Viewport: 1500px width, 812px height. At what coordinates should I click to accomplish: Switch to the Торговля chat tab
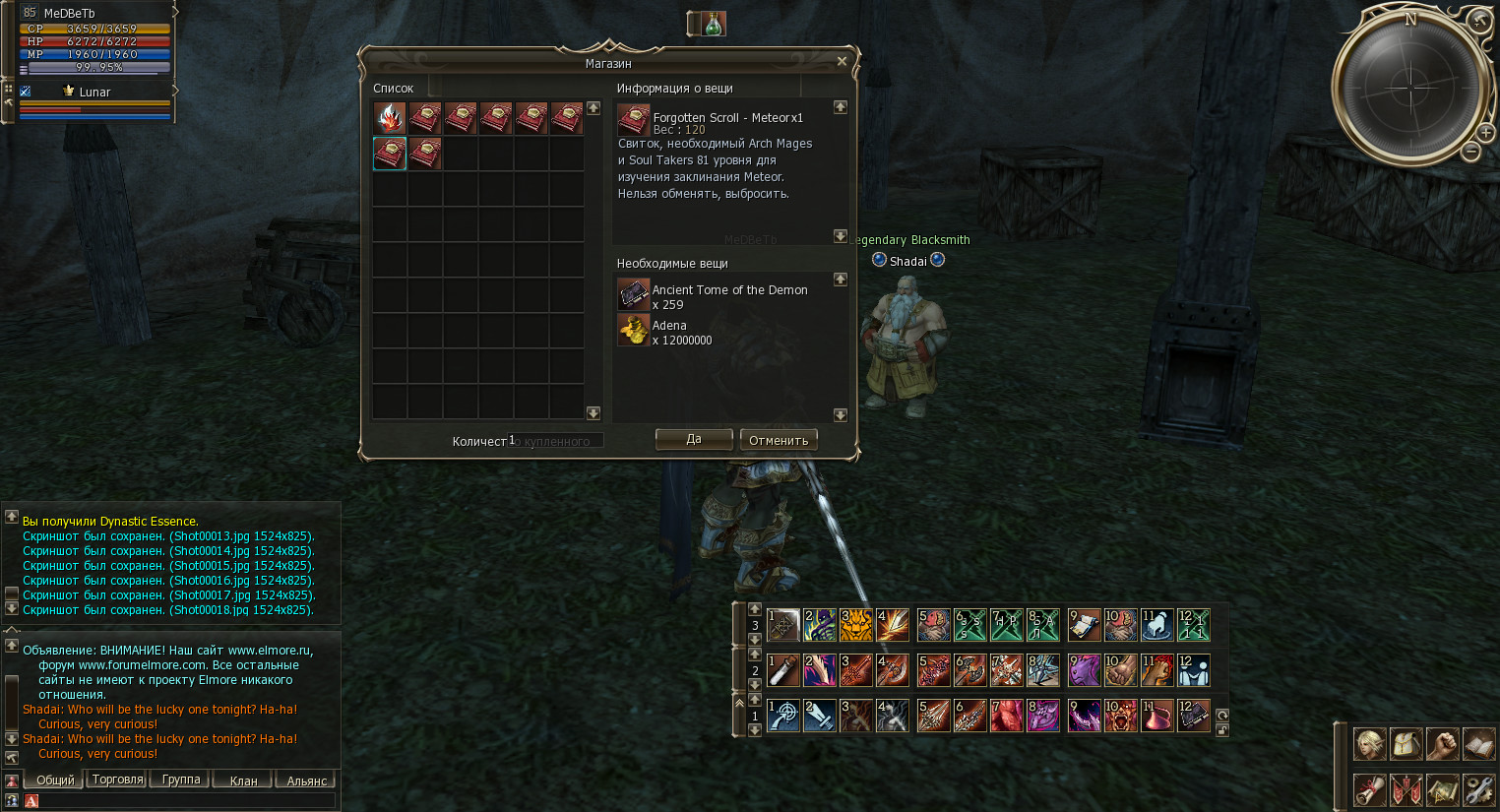point(117,780)
